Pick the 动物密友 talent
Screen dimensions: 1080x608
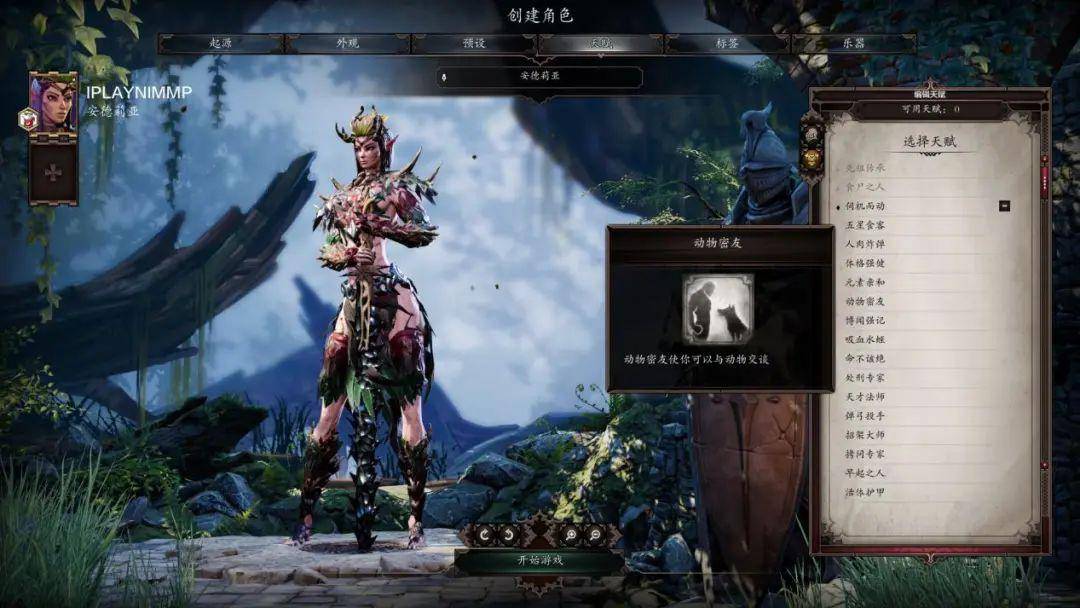[x=865, y=301]
